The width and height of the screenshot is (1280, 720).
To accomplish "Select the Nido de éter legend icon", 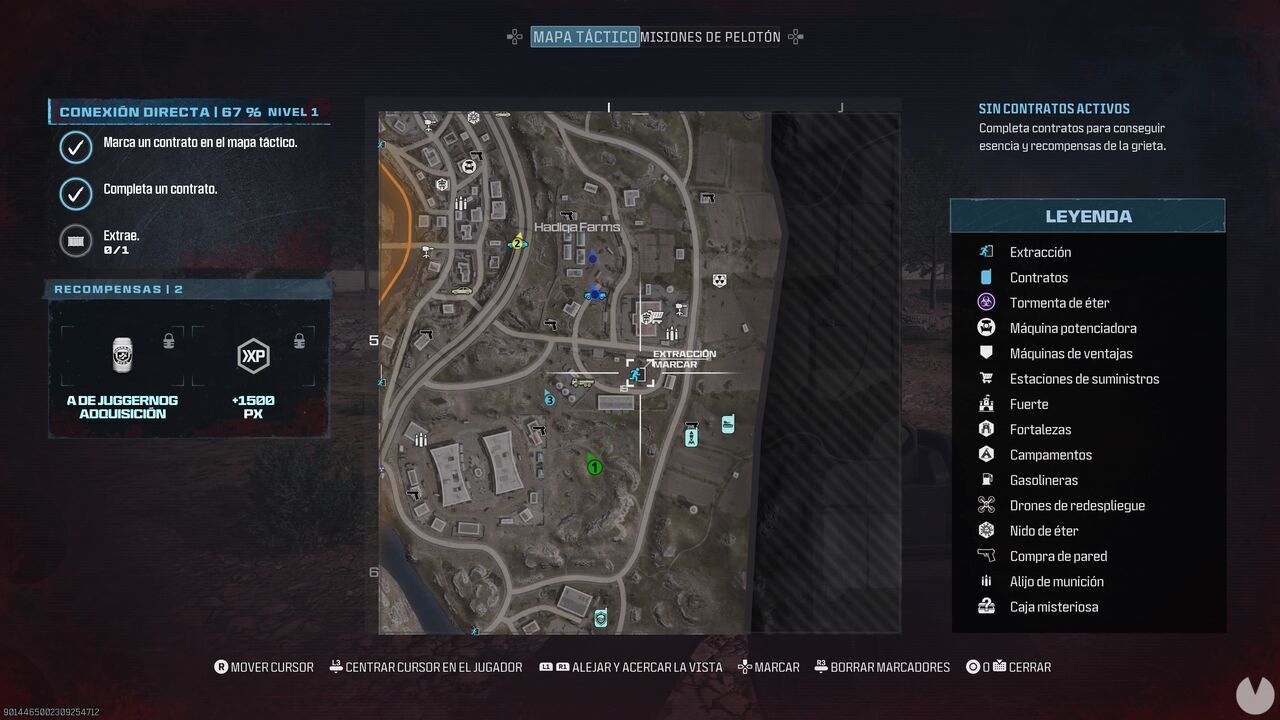I will [x=985, y=530].
